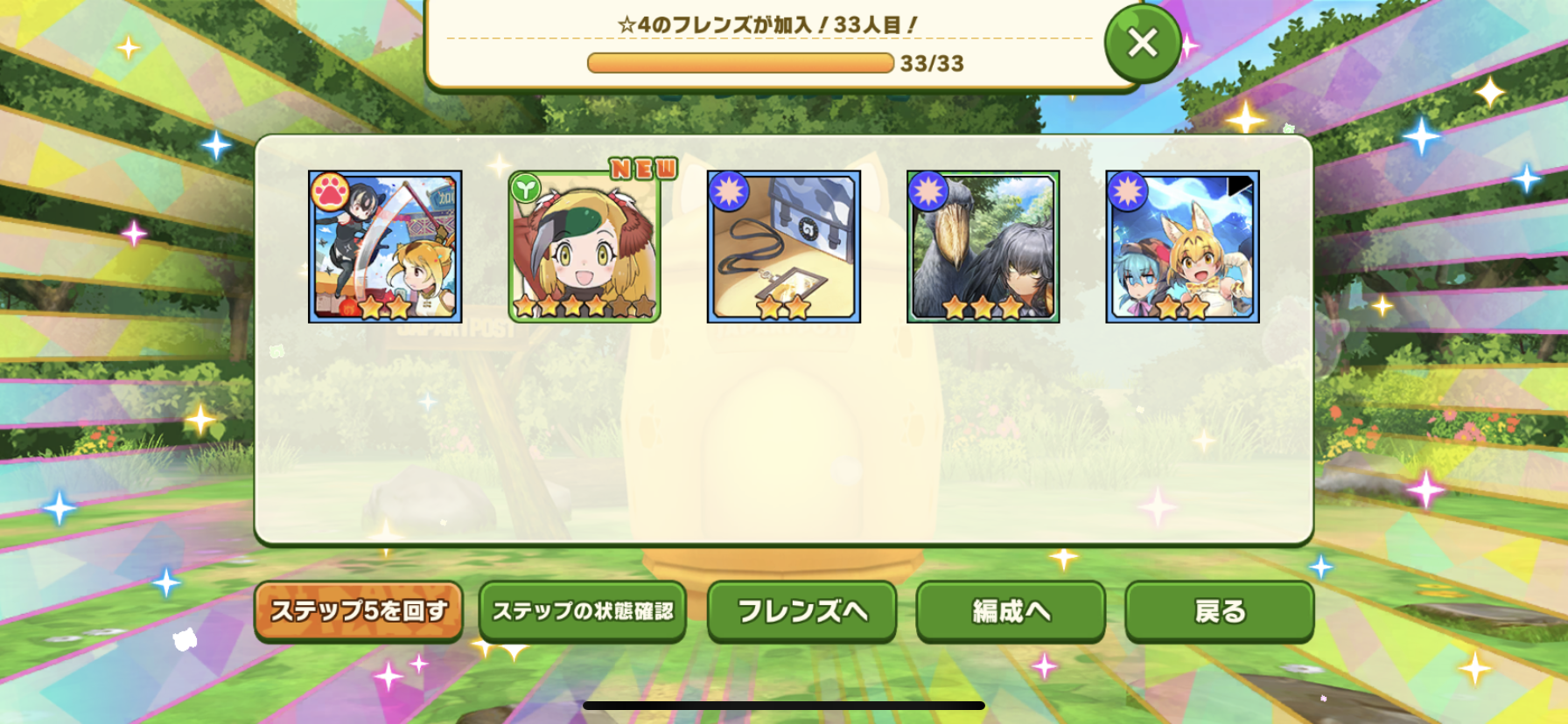The width and height of the screenshot is (1568, 724).
Task: Select the NEW four-star friend card
Action: tap(584, 247)
